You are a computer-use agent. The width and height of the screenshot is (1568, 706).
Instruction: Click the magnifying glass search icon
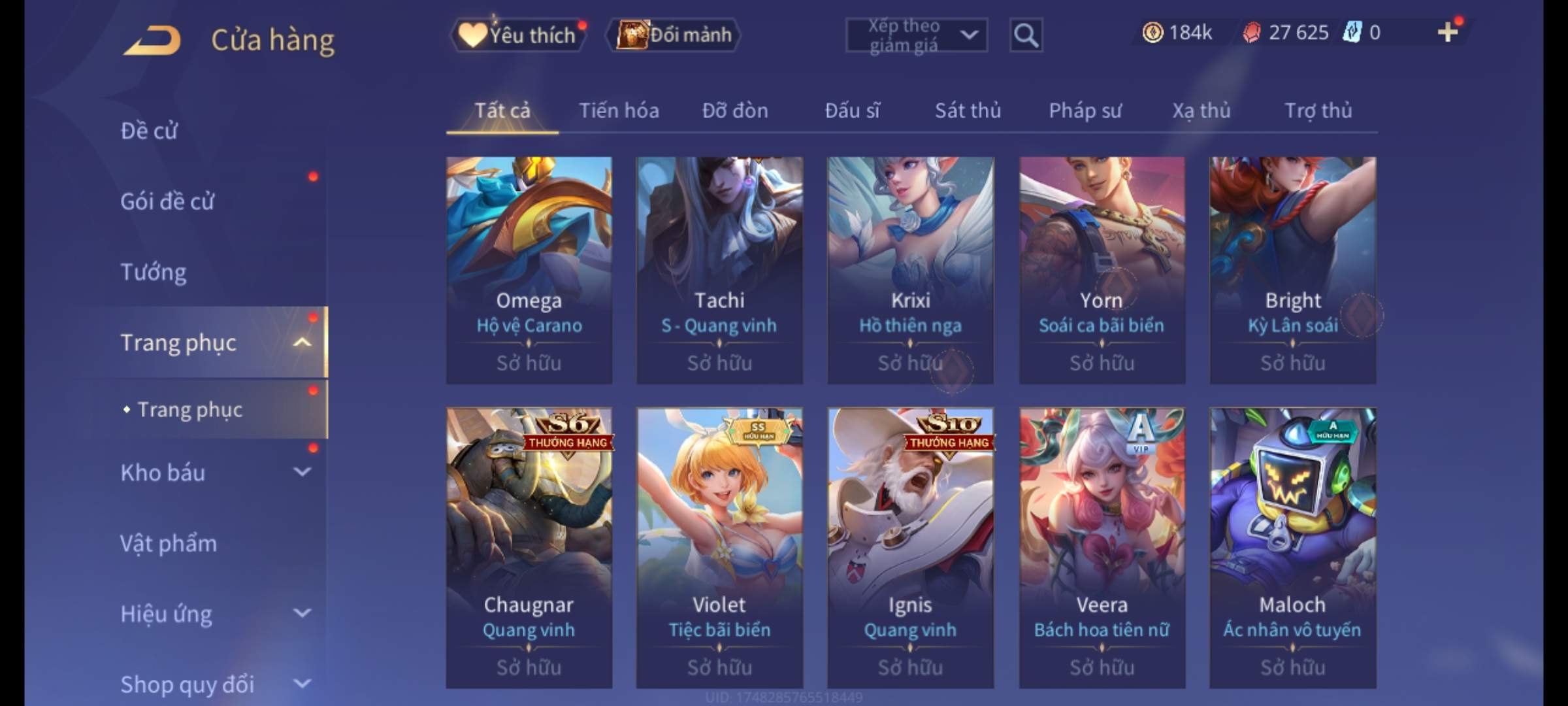pos(1026,35)
